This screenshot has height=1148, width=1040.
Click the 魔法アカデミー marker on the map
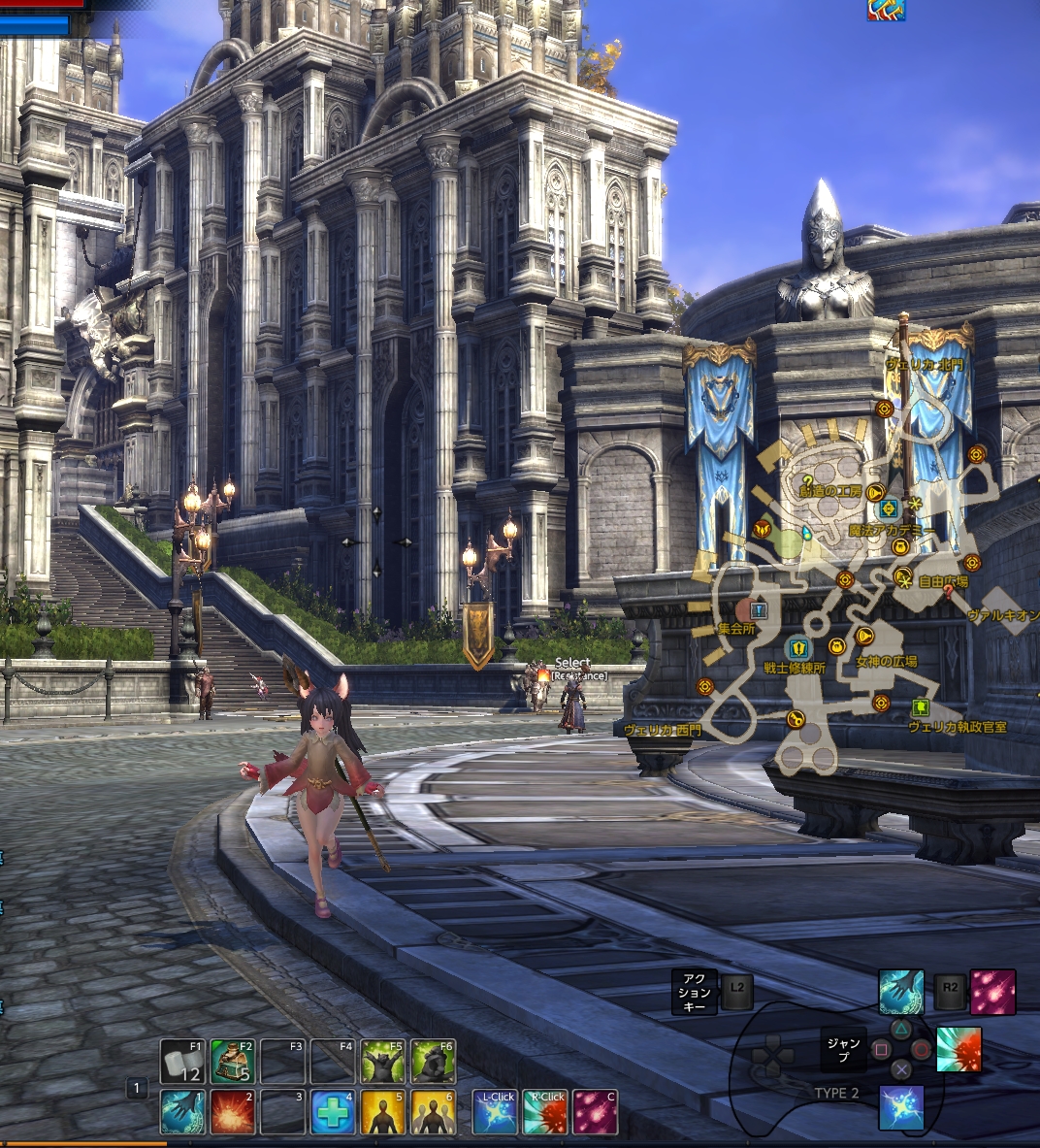tap(889, 508)
